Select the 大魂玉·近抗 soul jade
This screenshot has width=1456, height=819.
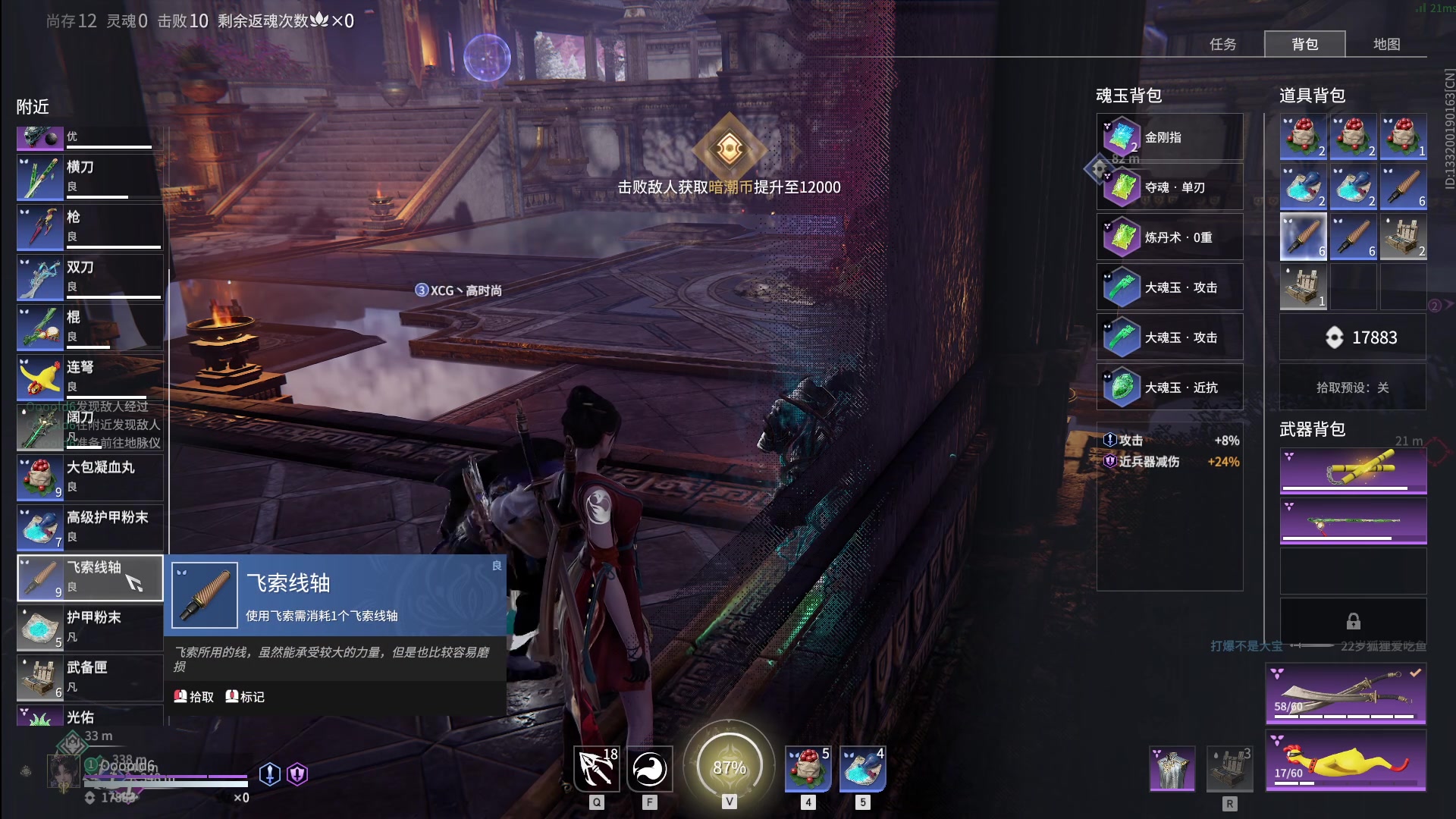click(1169, 388)
